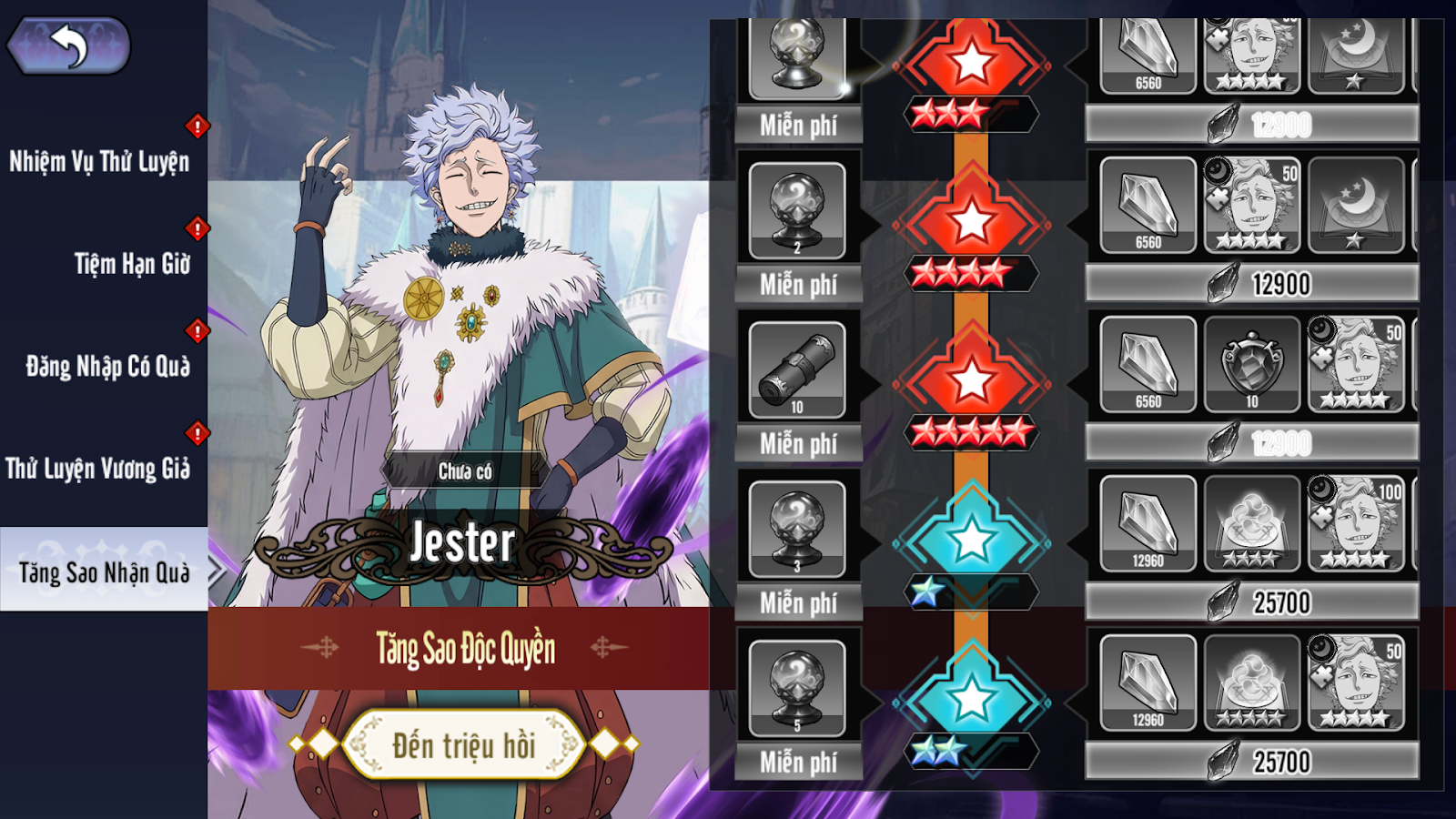The width and height of the screenshot is (1456, 819).
Task: Select the 12960 crystal in one-blue-star row
Action: pos(1148,524)
